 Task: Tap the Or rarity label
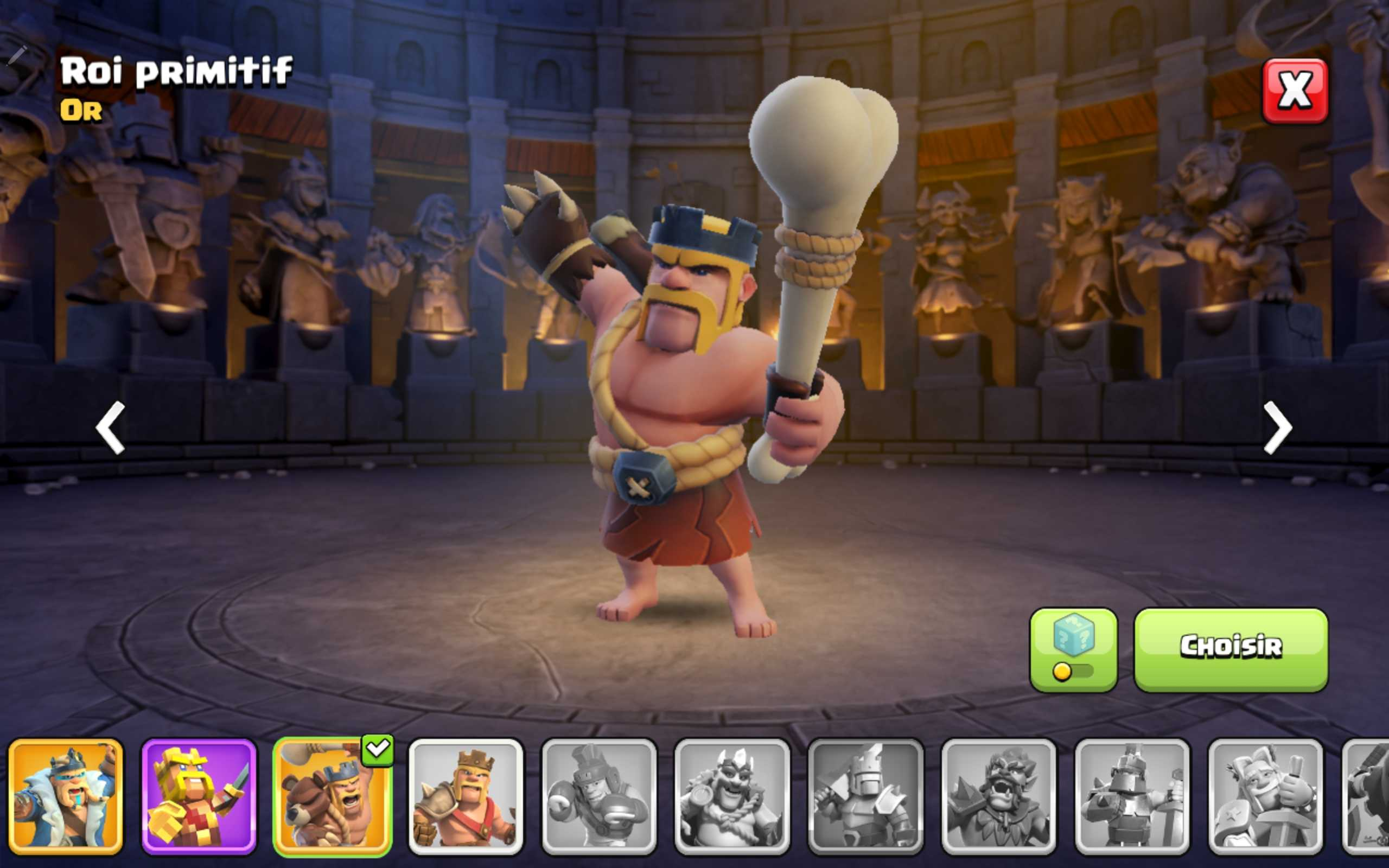(x=80, y=111)
